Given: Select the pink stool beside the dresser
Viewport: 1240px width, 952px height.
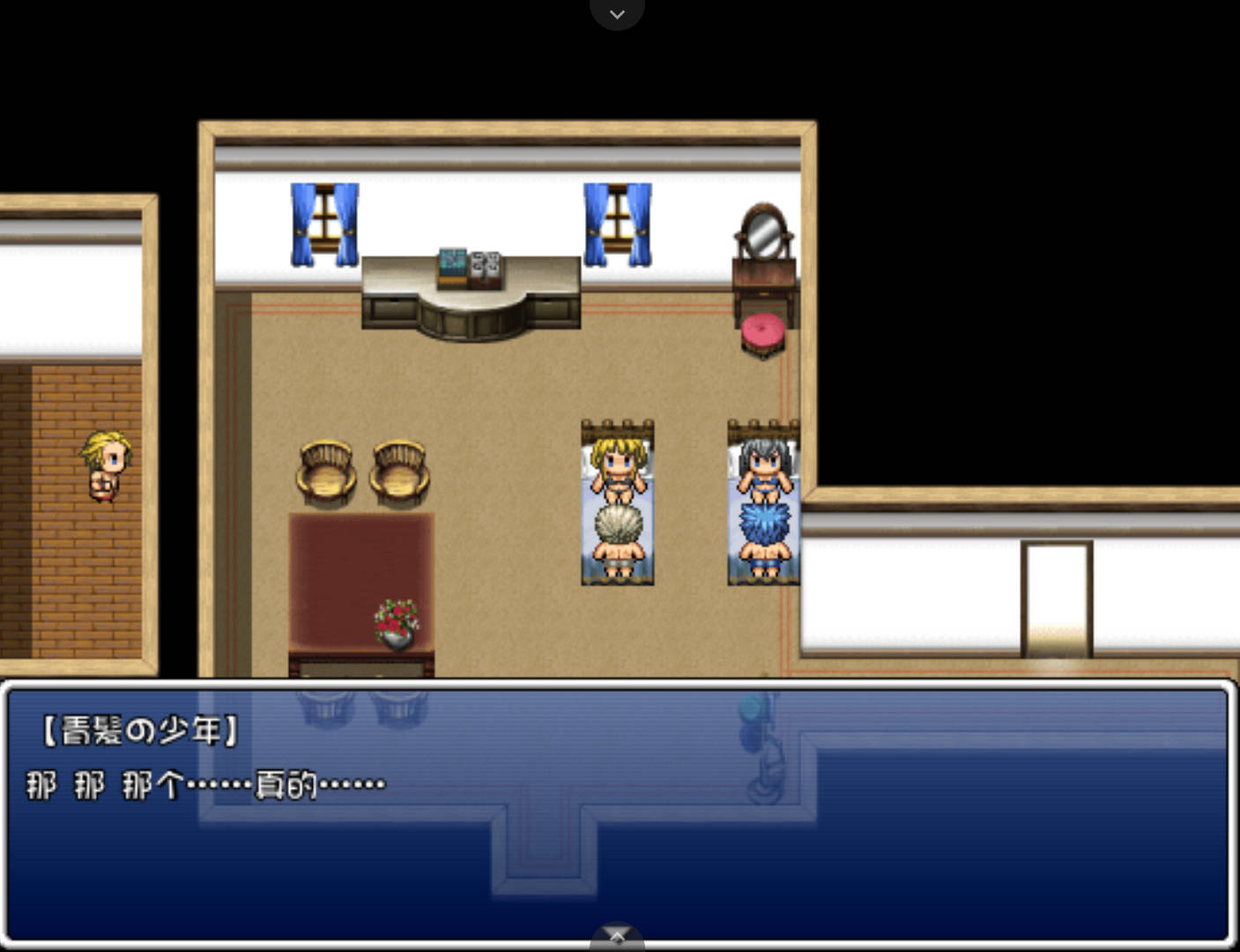Looking at the screenshot, I should [x=762, y=333].
